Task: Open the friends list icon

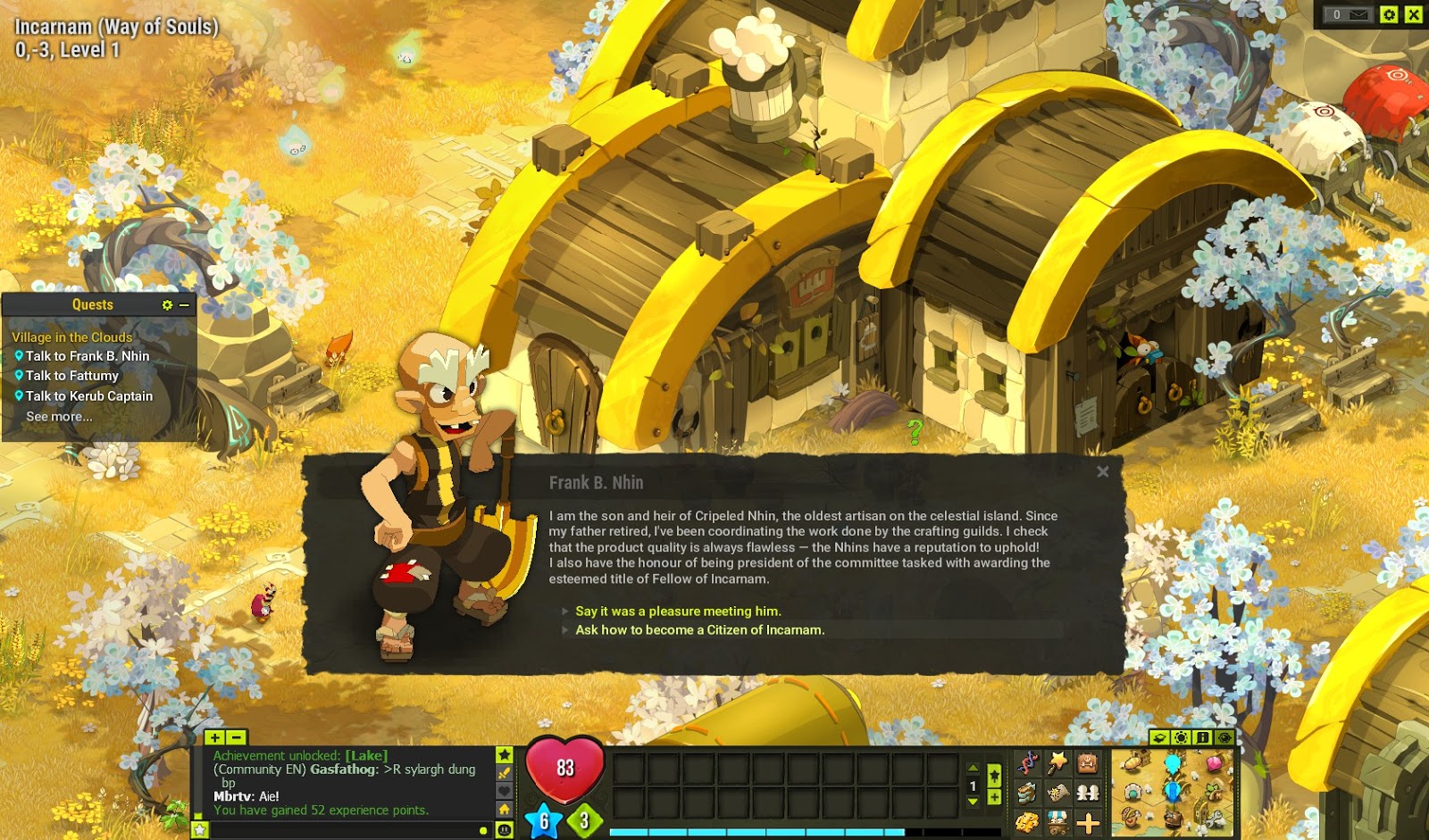Action: (1088, 793)
